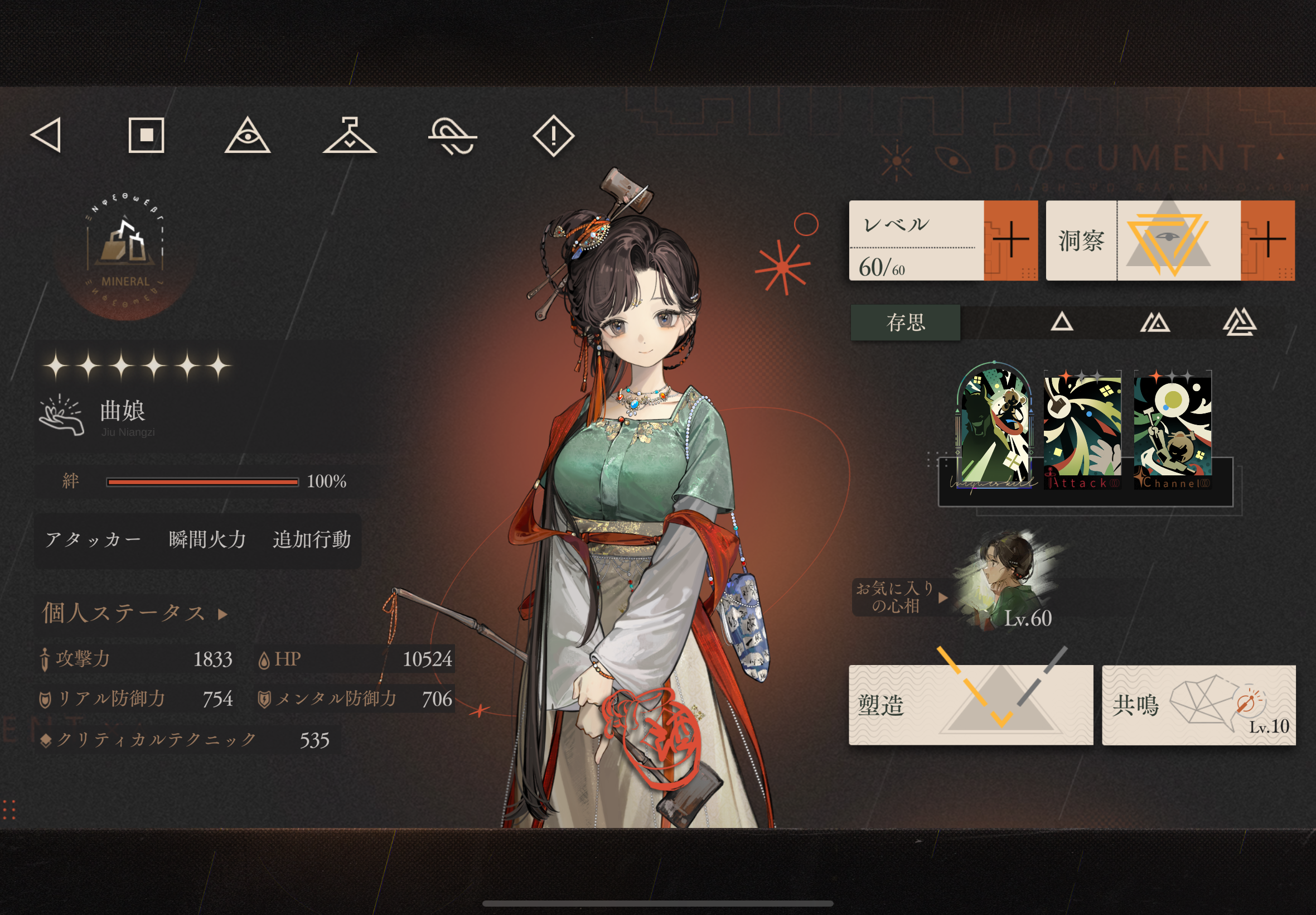Open the 塑造 portray panel
Viewport: 1316px width, 915px height.
[x=970, y=705]
